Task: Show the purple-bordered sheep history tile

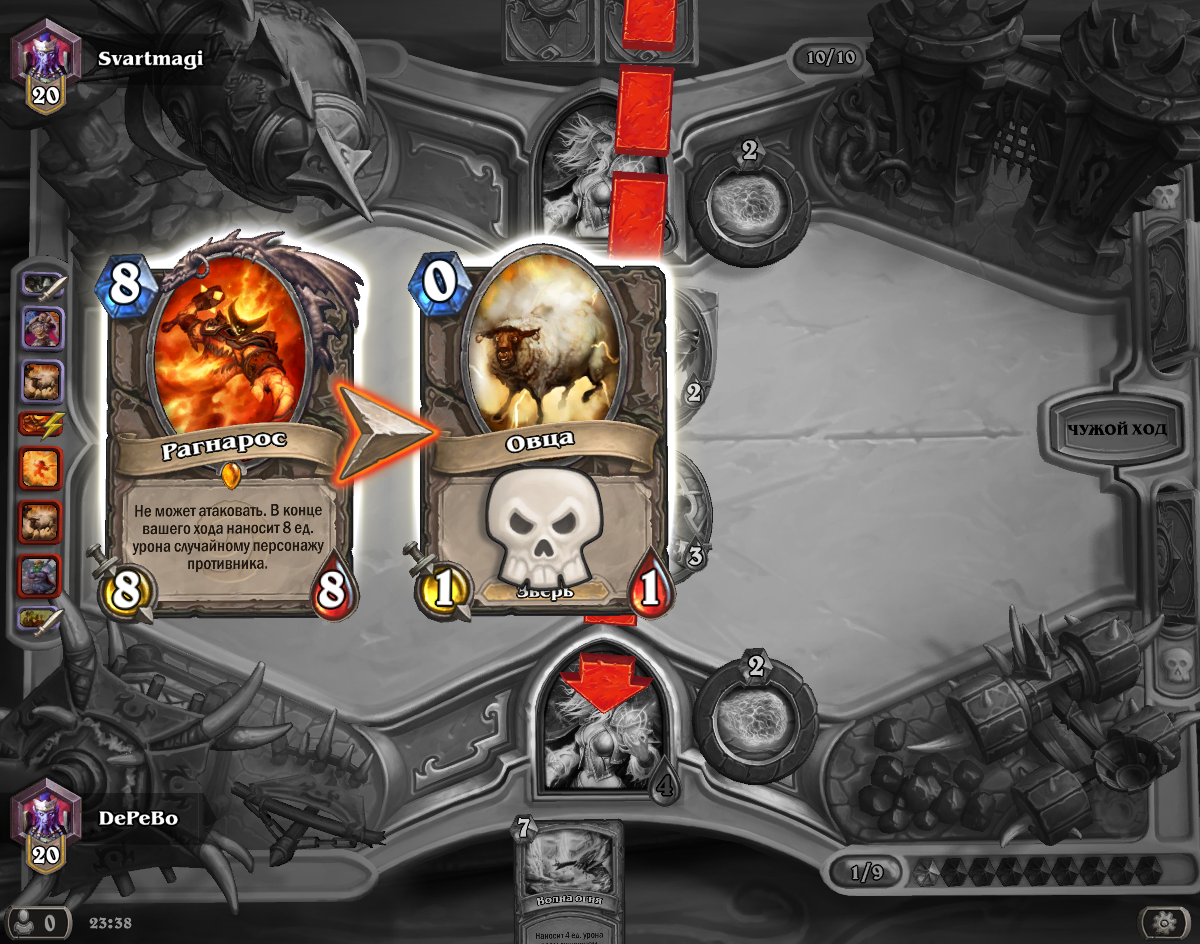Action: [x=40, y=380]
